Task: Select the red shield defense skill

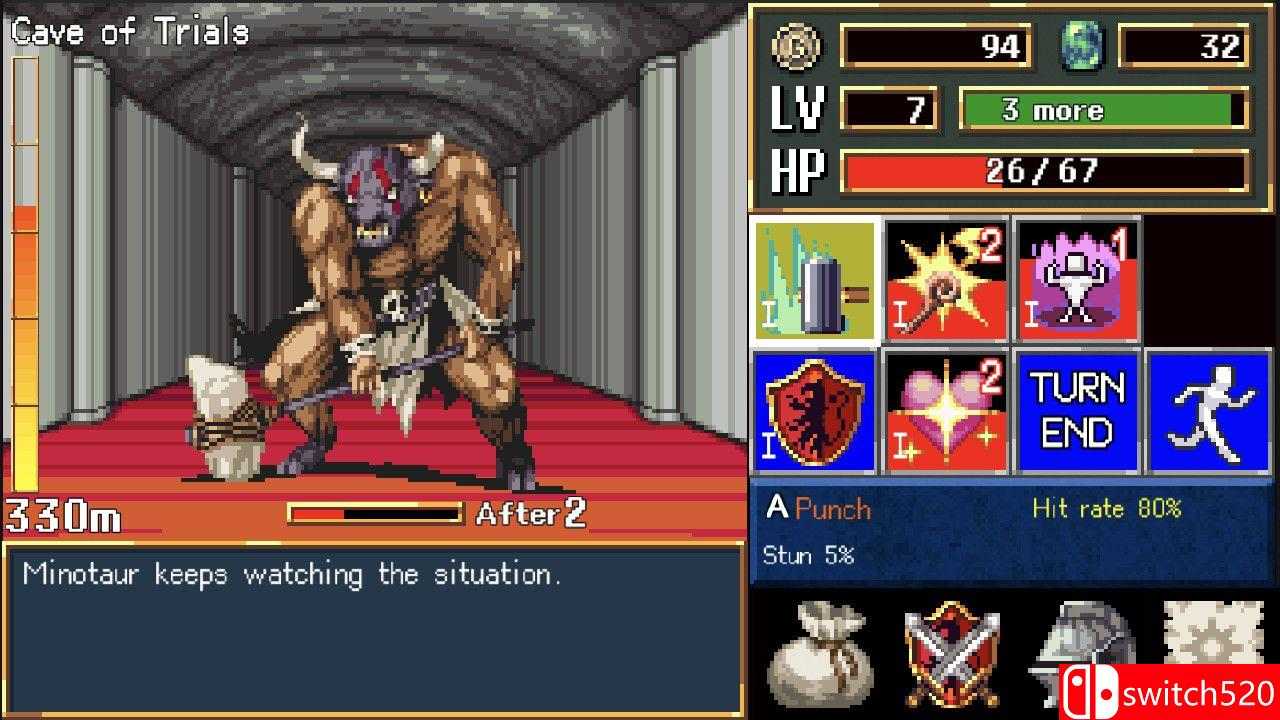Action: tap(815, 412)
